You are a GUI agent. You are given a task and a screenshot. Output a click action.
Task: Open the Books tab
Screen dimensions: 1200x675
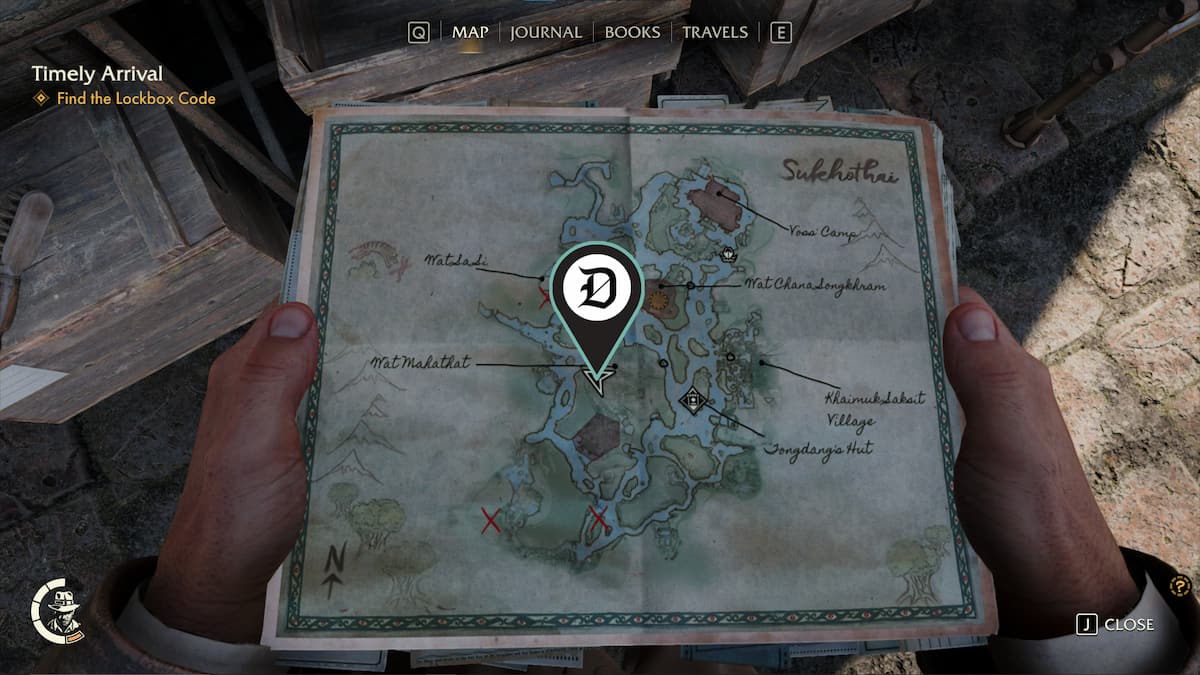click(x=632, y=32)
